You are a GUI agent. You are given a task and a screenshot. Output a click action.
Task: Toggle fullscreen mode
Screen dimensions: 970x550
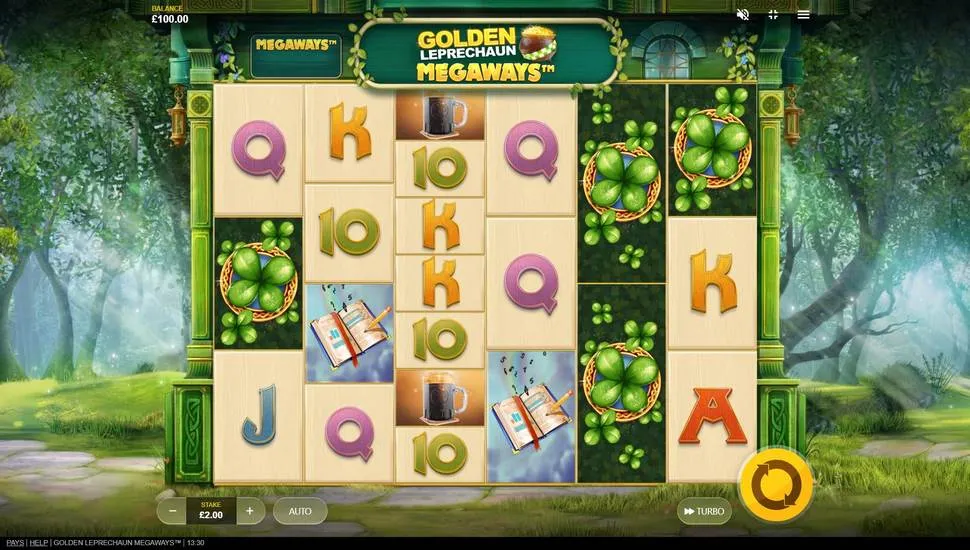[x=773, y=15]
